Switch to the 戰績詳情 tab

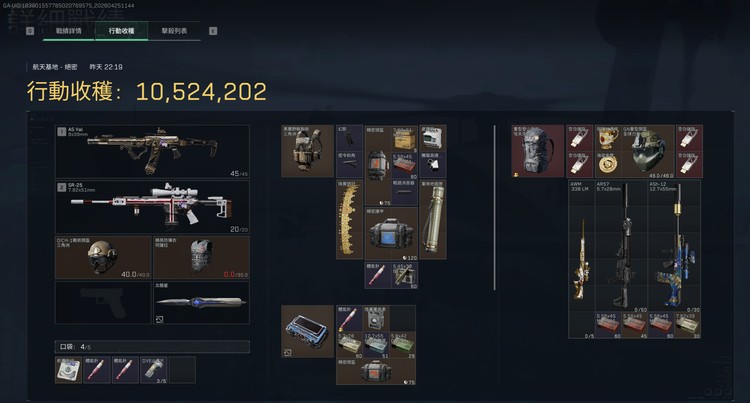tap(69, 31)
